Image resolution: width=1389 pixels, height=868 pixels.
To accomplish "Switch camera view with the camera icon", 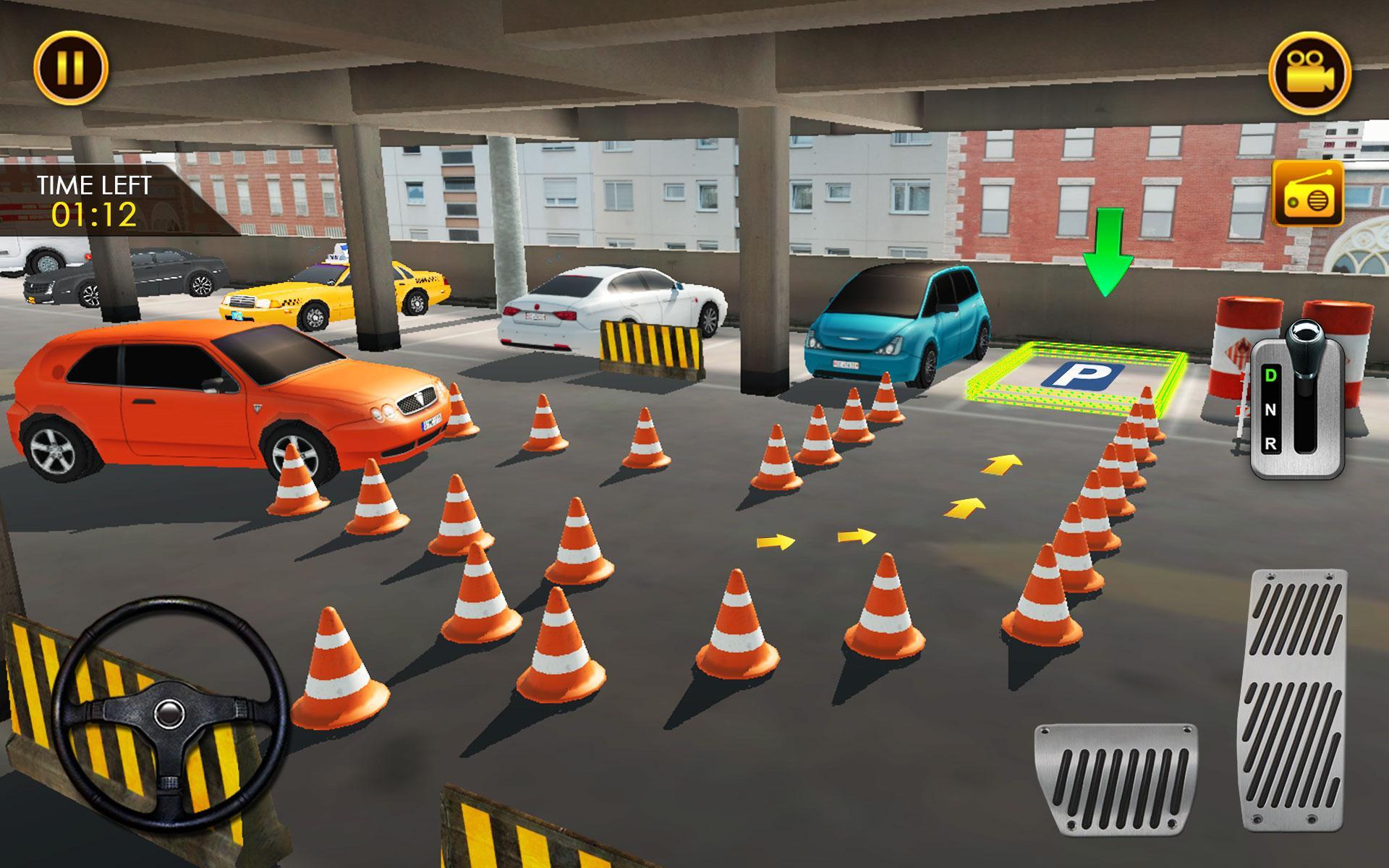I will click(x=1309, y=73).
